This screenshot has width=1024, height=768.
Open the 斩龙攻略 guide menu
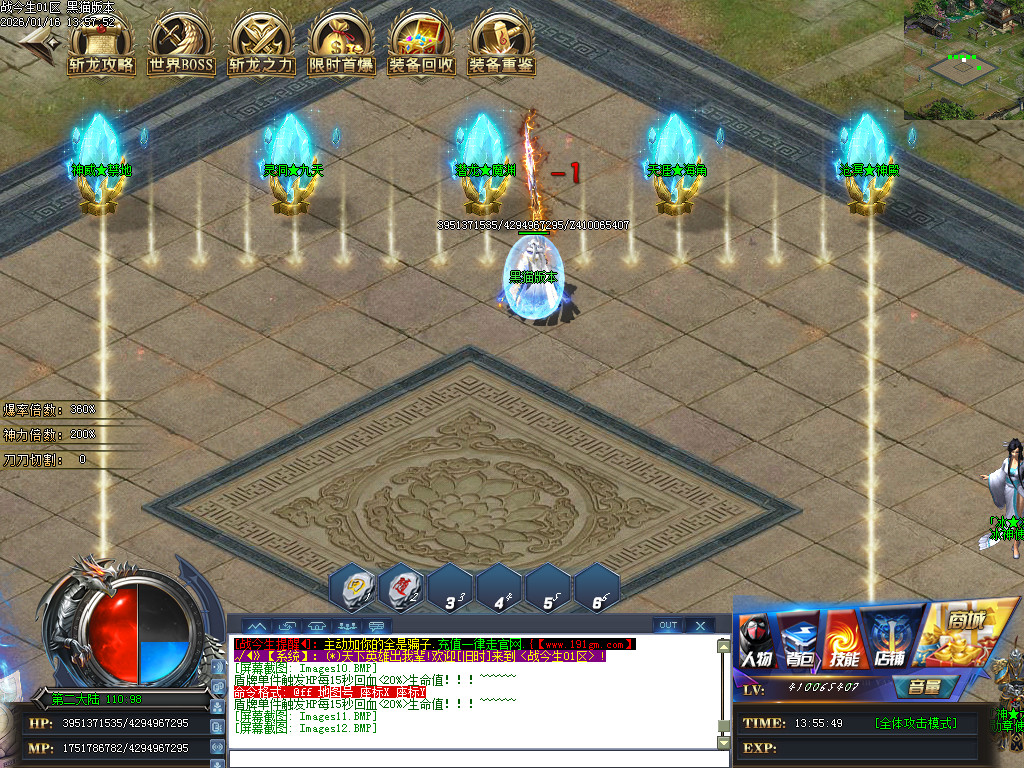point(101,45)
